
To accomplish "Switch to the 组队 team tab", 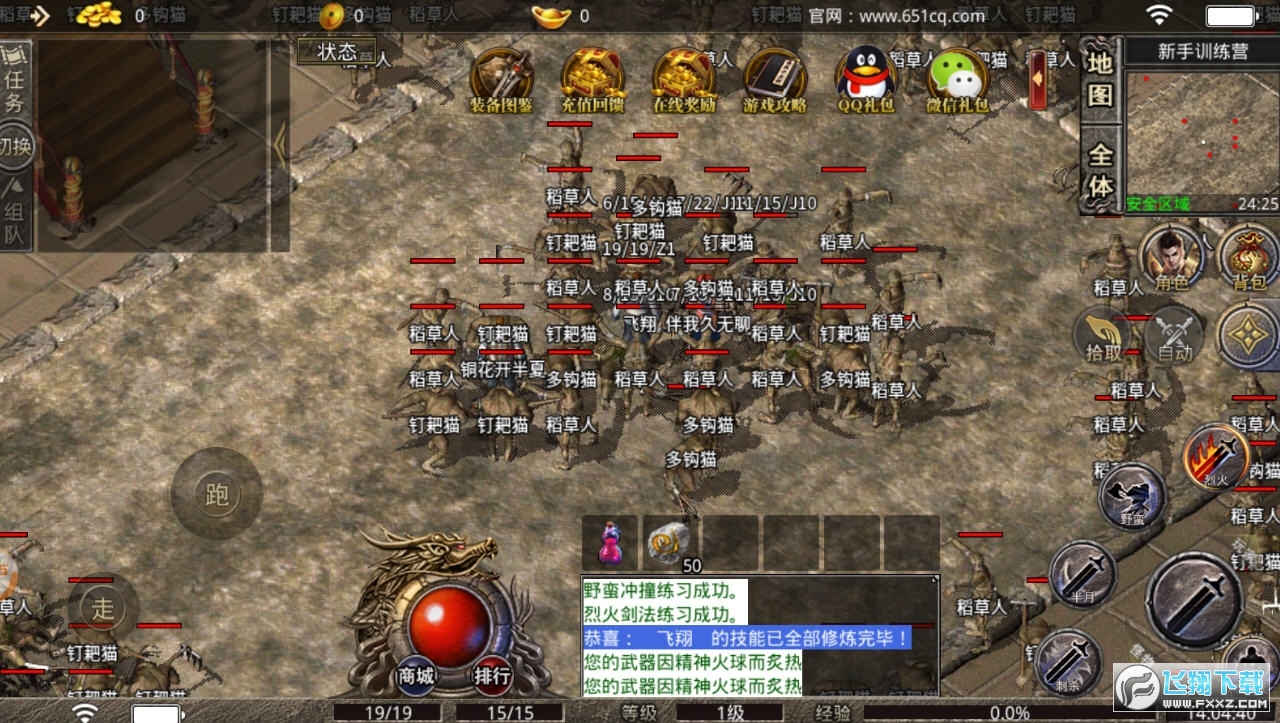I will tap(14, 210).
